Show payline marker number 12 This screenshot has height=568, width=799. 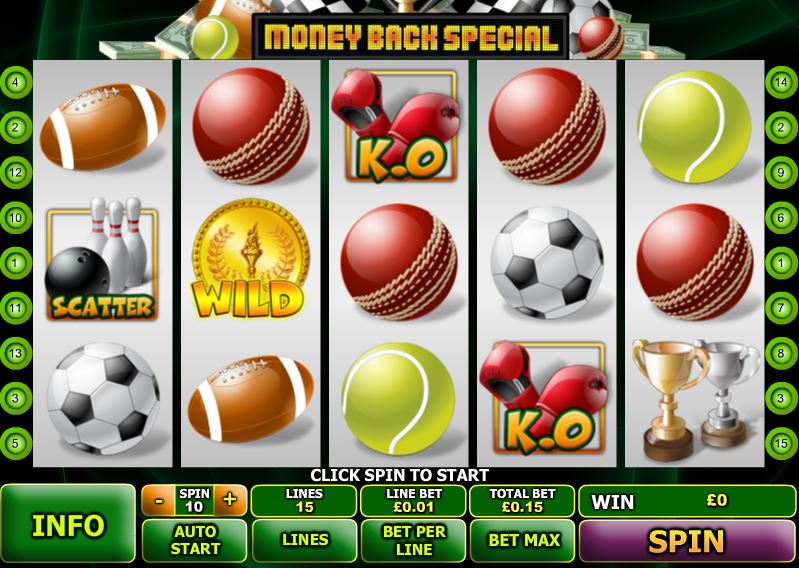click(x=16, y=172)
